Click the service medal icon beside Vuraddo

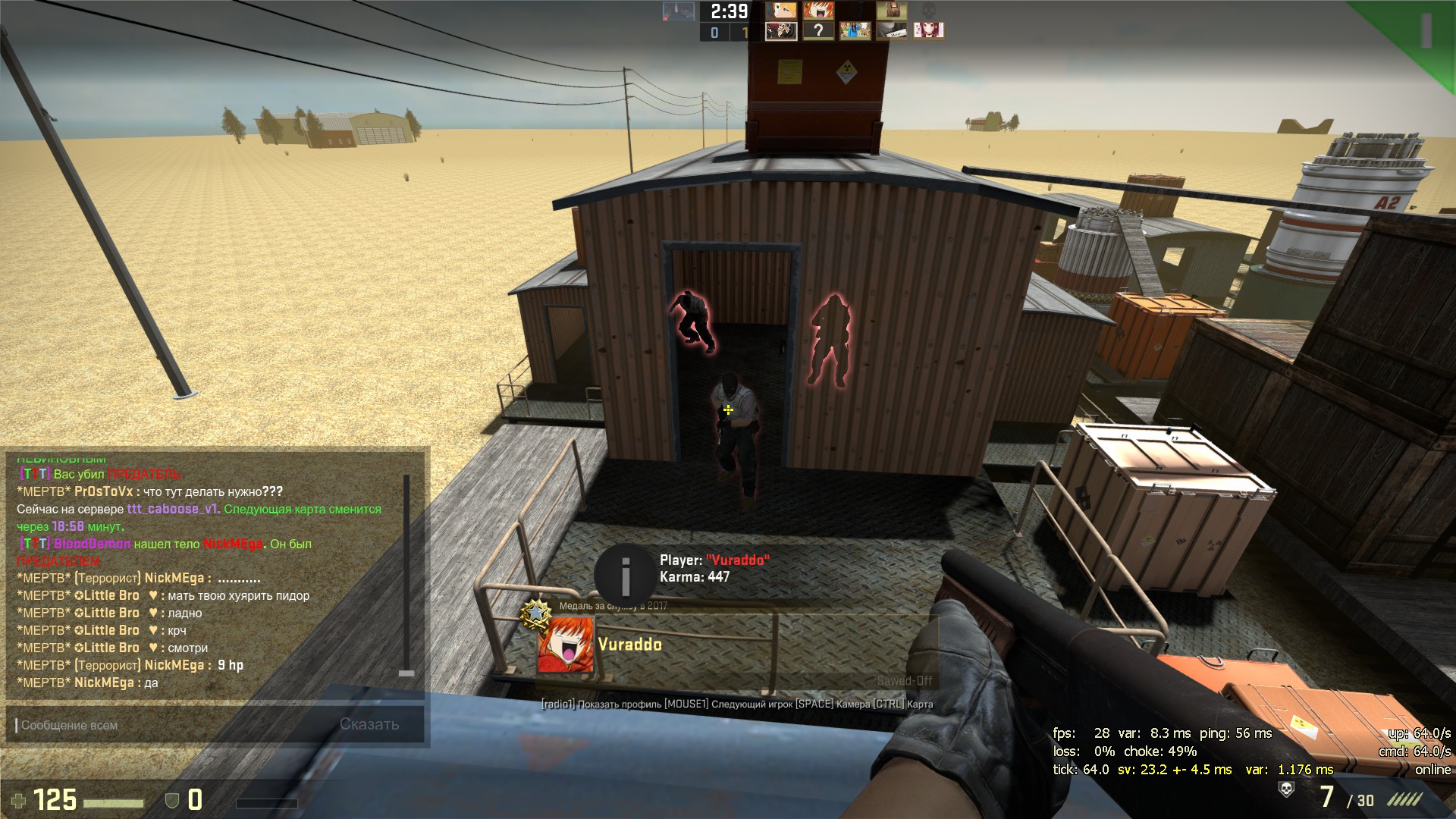(536, 611)
